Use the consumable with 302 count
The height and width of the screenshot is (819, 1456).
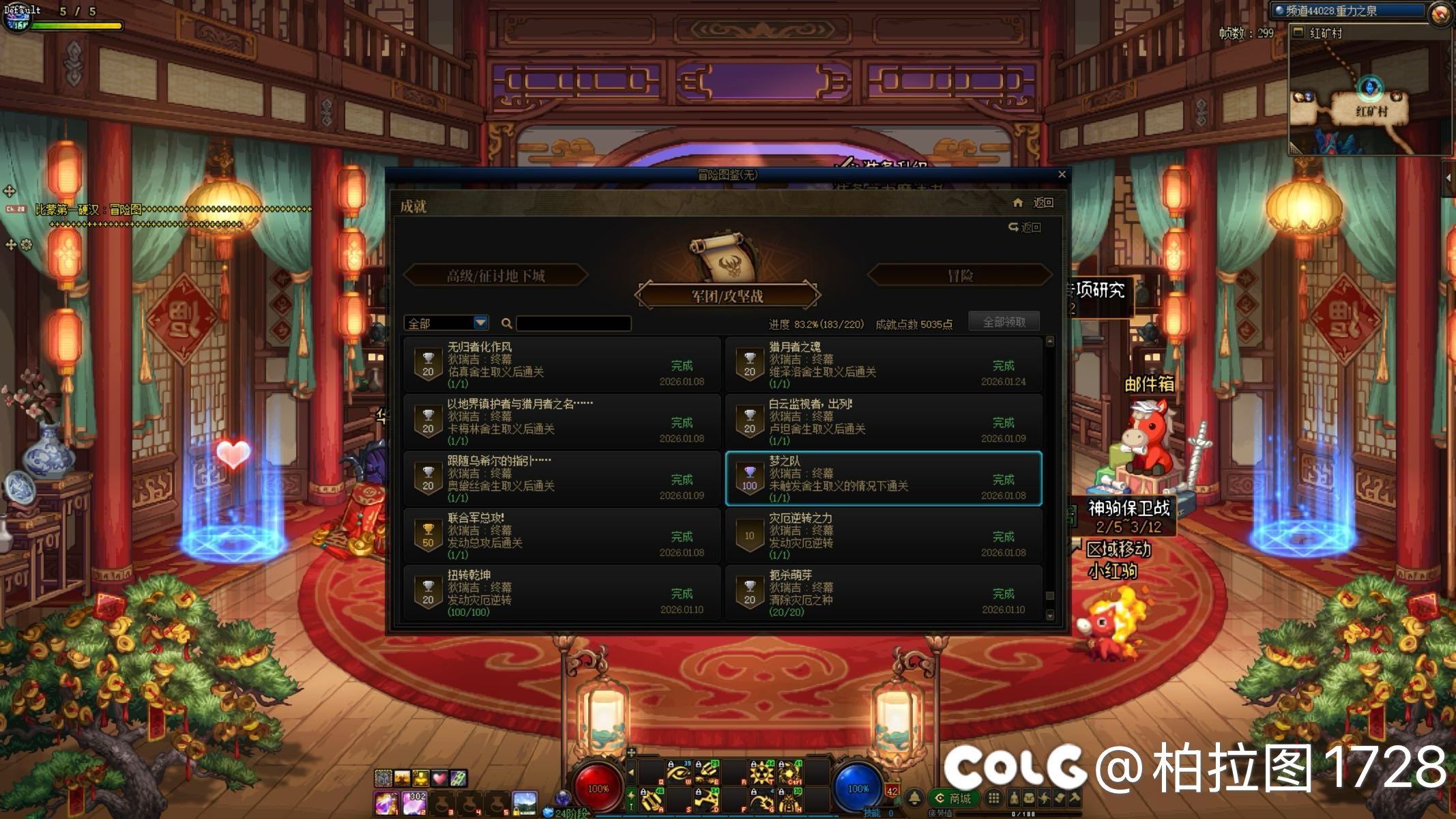pos(414,803)
